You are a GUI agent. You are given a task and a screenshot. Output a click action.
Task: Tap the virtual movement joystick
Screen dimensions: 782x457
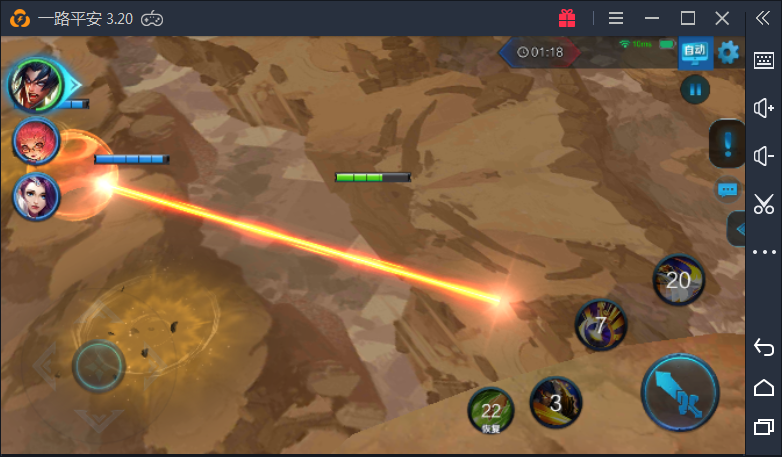pyautogui.click(x=99, y=366)
